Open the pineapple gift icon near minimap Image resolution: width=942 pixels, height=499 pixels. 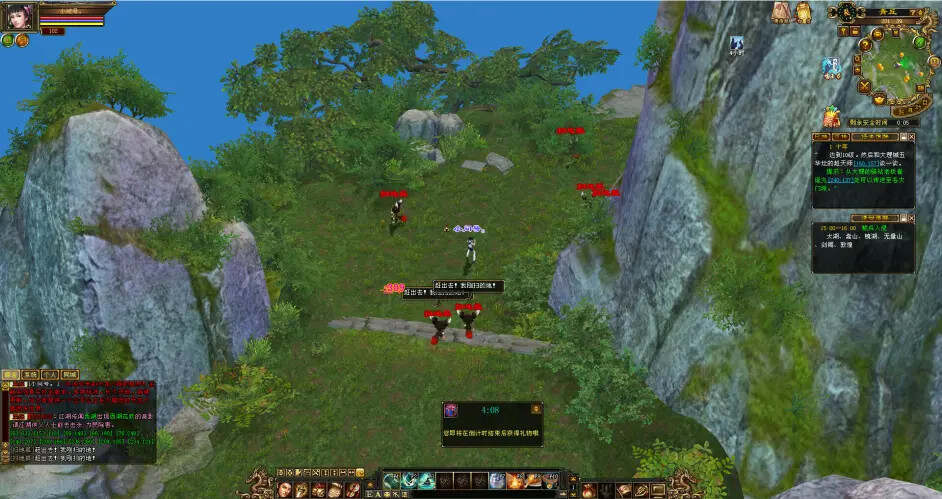830,117
